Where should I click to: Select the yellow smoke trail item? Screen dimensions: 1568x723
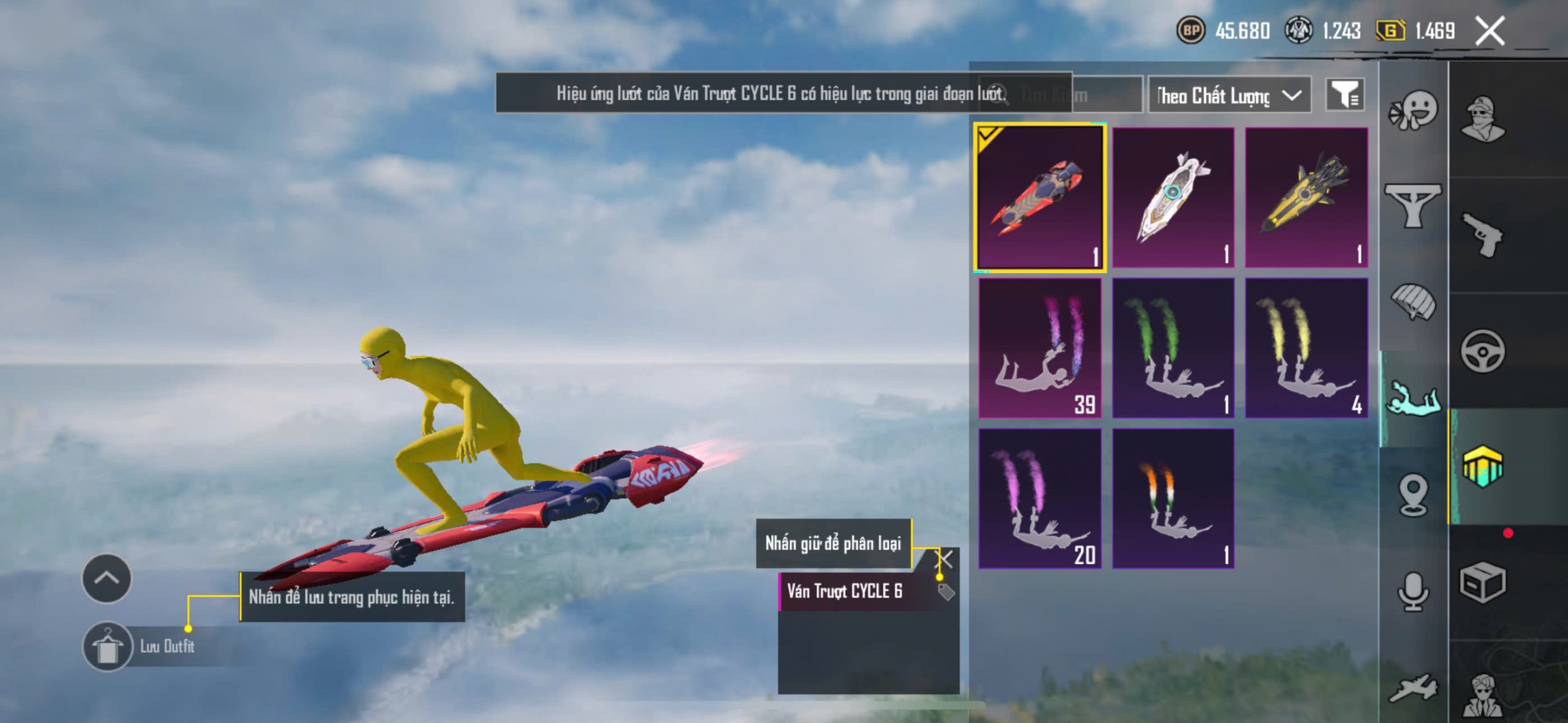tap(1306, 348)
